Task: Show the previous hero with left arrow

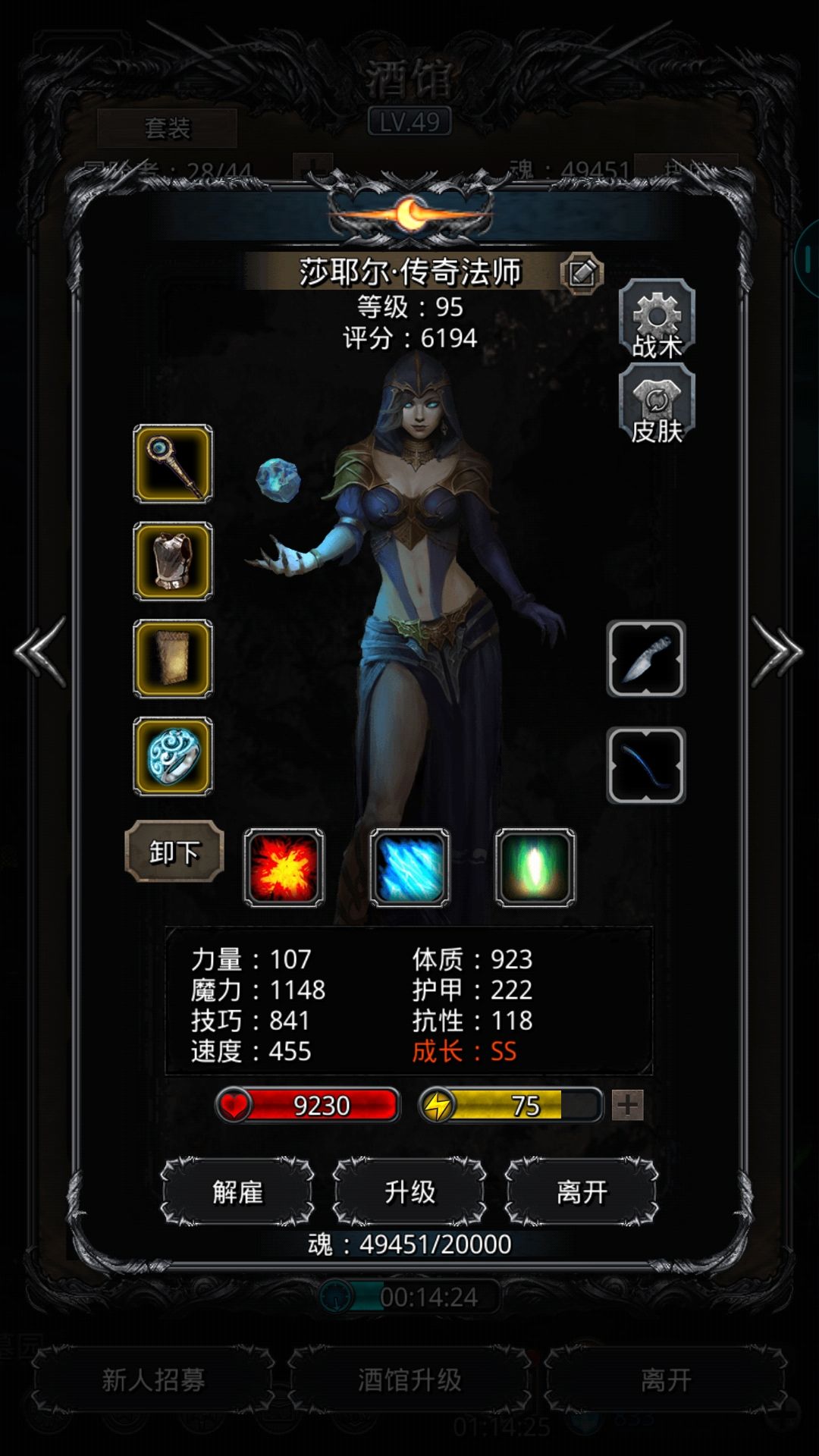Action: (x=41, y=652)
